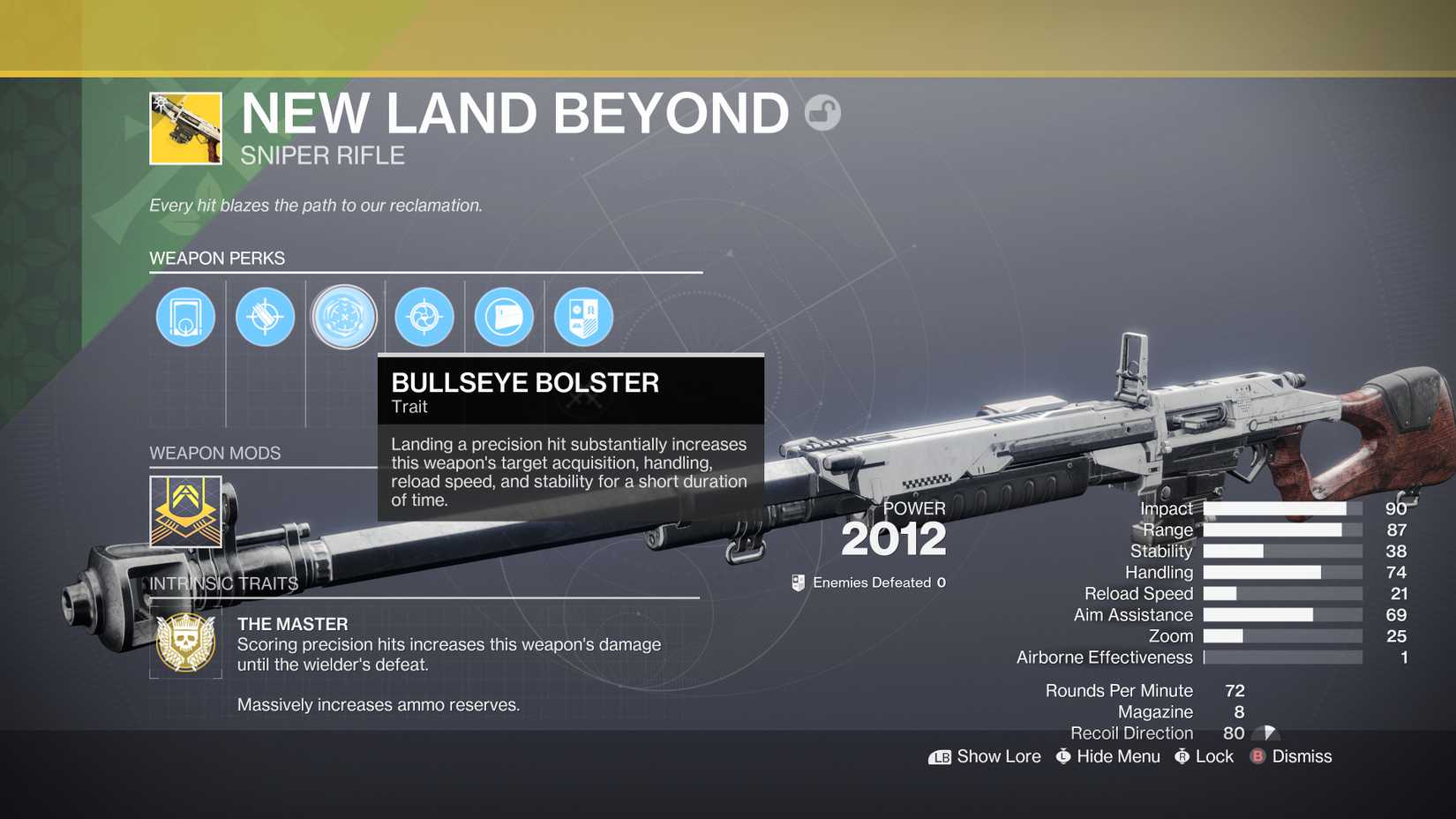Click the magazine perk icon

(503, 316)
